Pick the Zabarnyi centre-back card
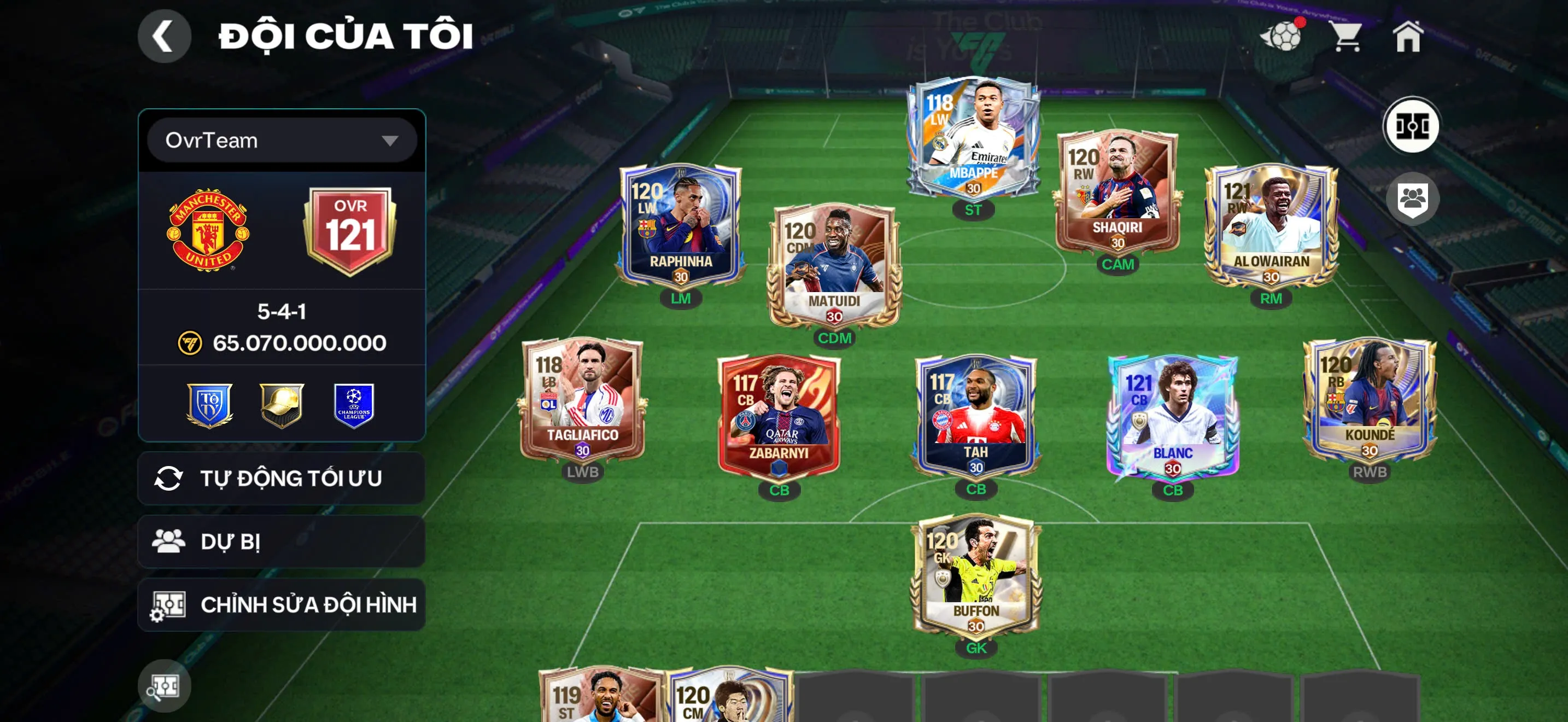The image size is (1568, 722). [x=779, y=417]
